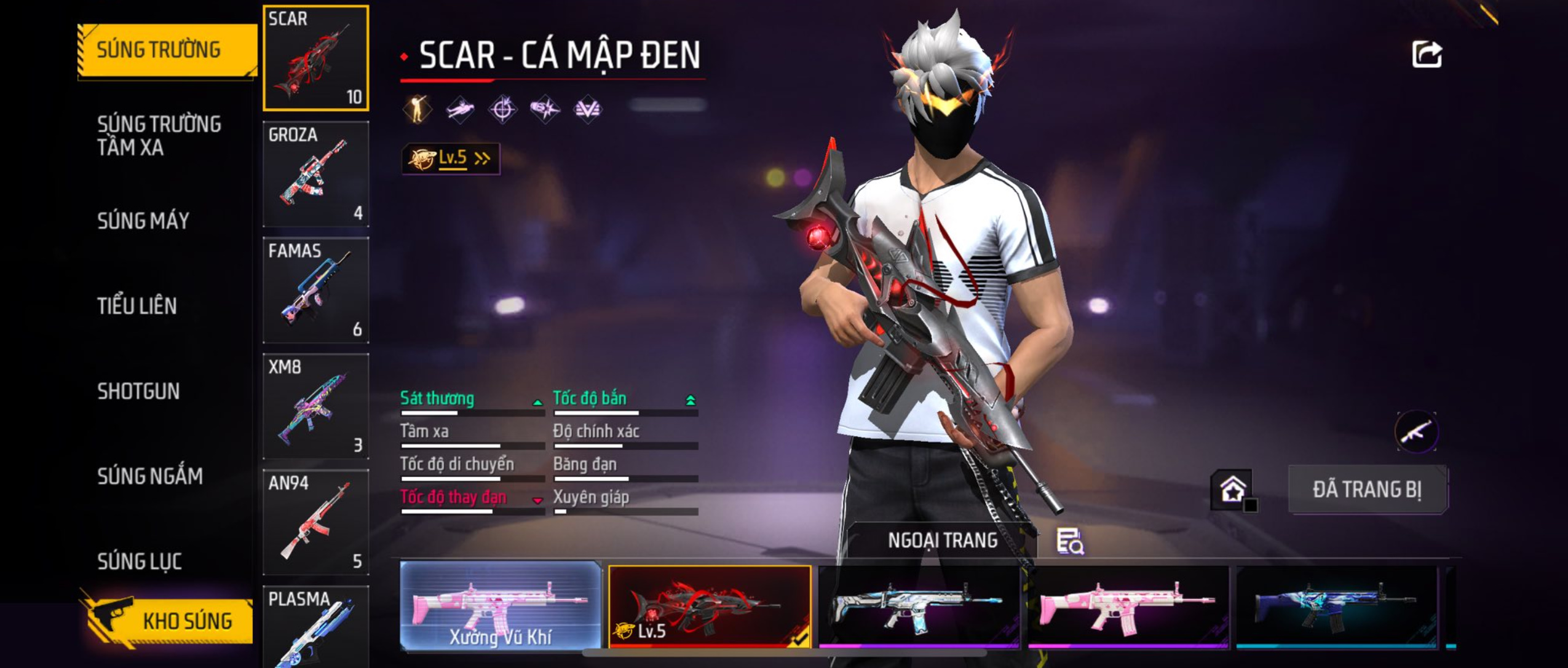
Task: Select the XM8 weapon tile
Action: click(316, 406)
